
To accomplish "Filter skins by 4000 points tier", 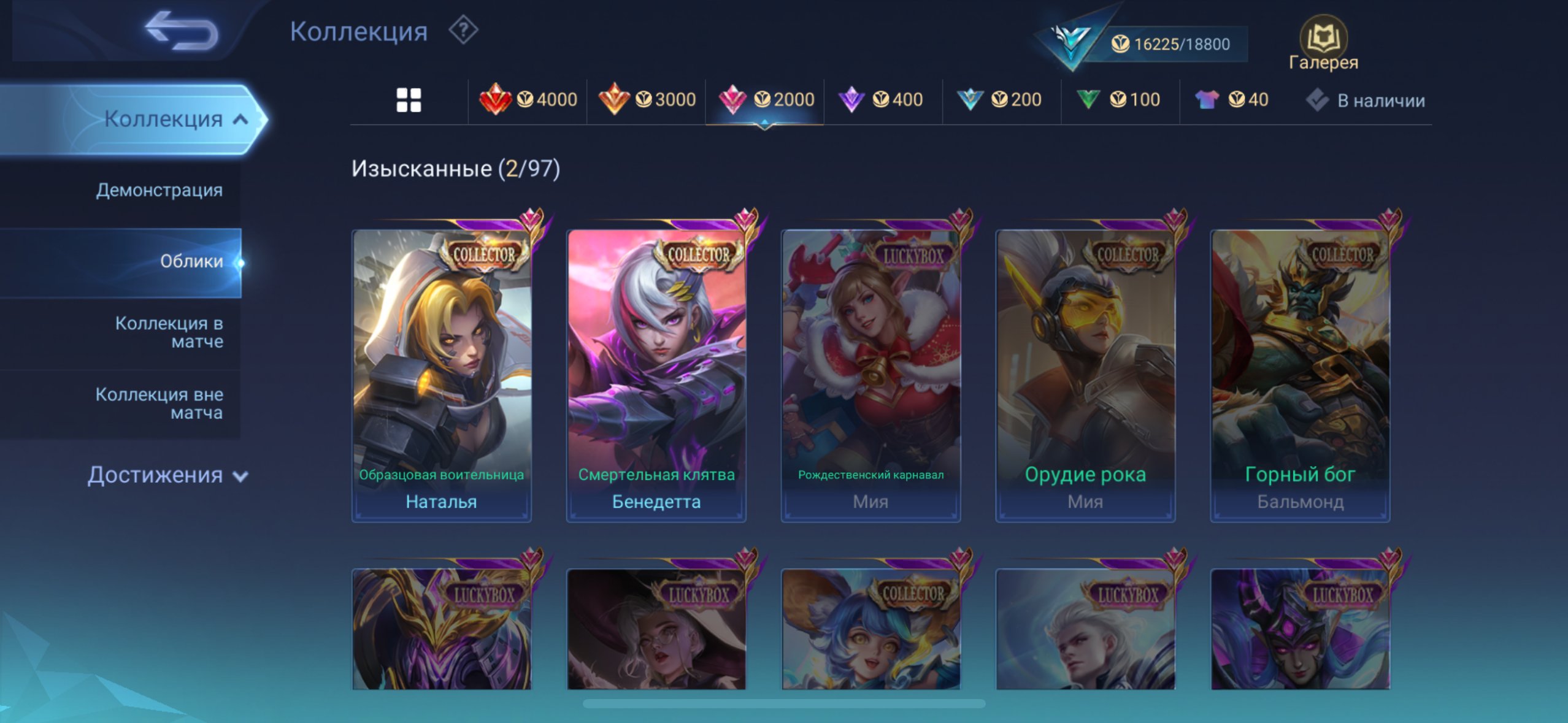I will 528,99.
